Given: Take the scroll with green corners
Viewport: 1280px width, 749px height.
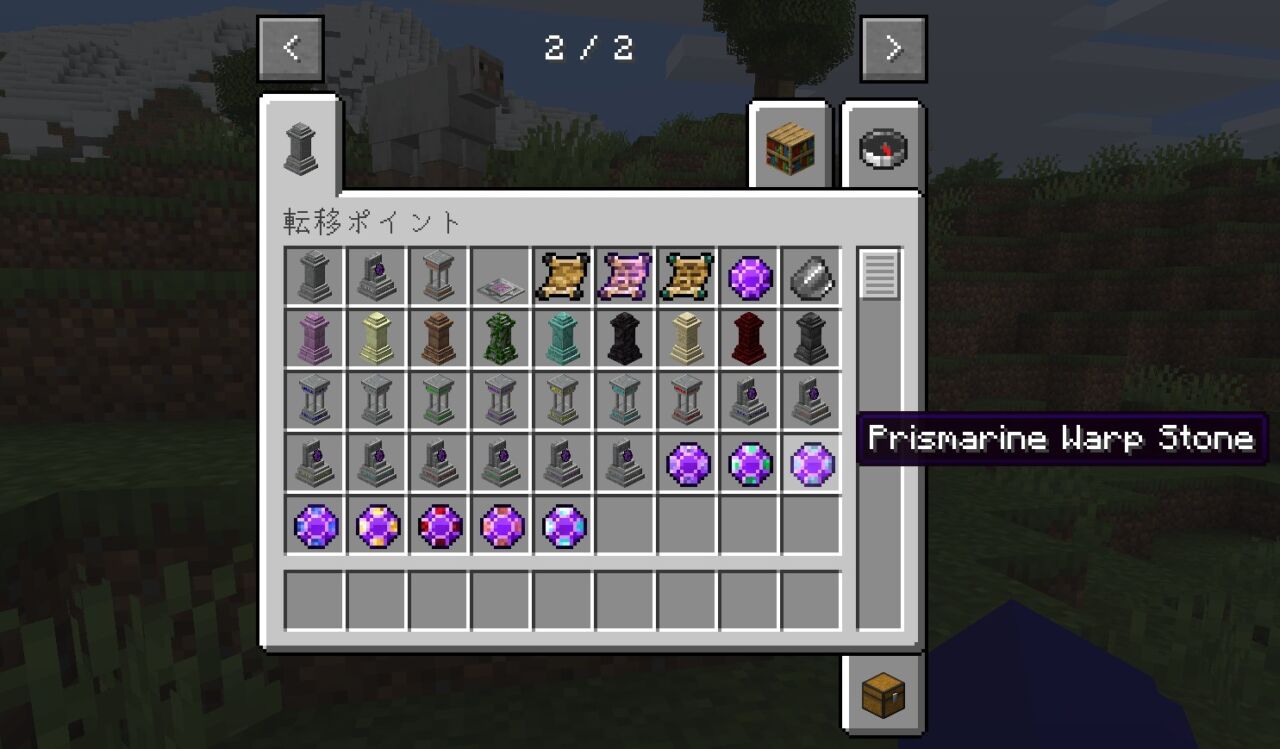Looking at the screenshot, I should pos(687,276).
